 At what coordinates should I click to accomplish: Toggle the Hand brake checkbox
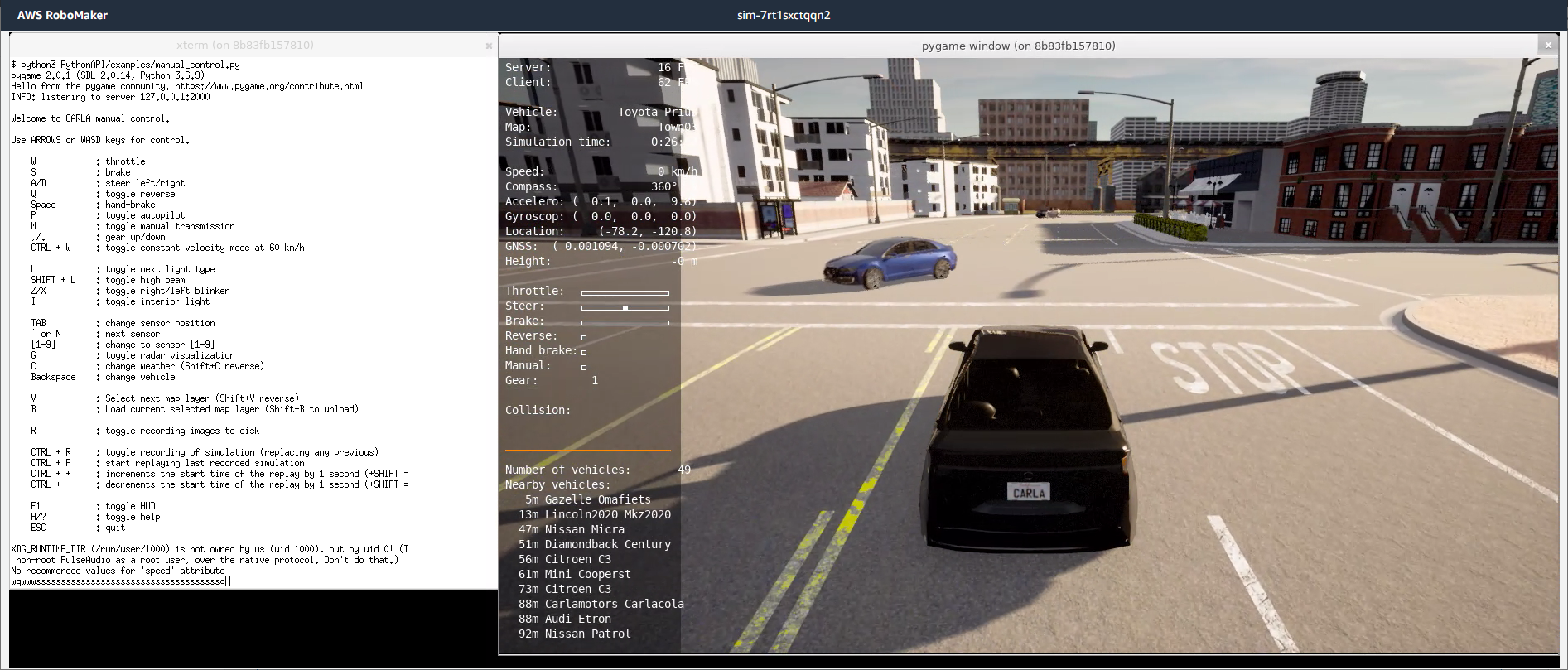(x=584, y=352)
